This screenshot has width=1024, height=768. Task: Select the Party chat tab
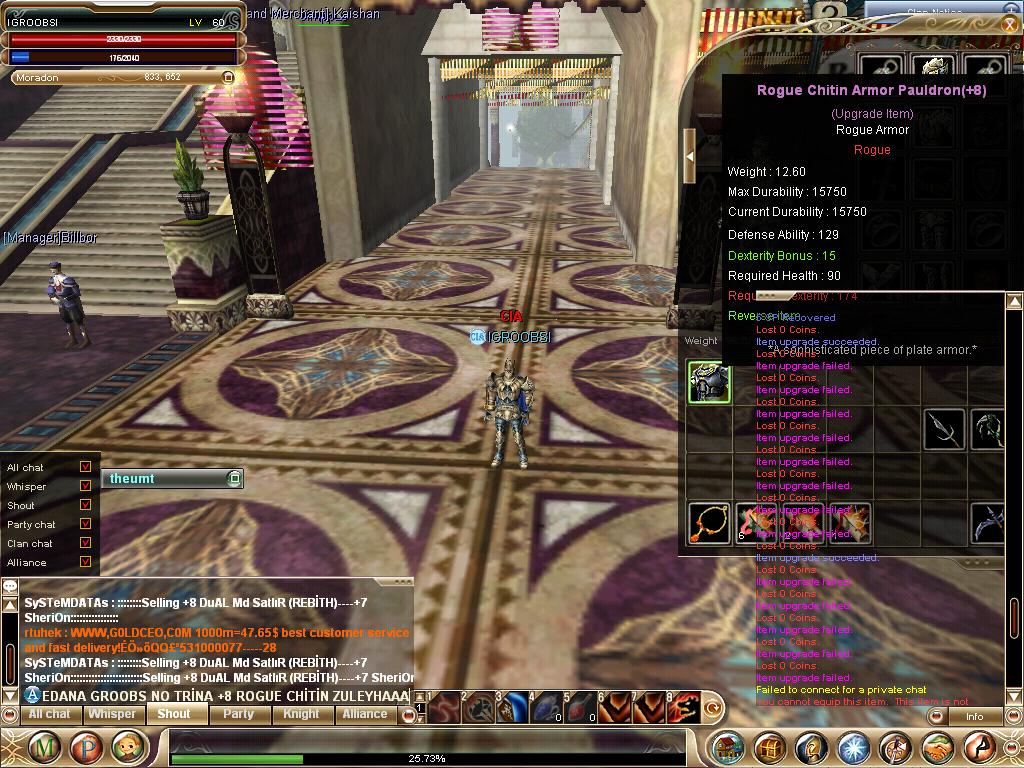point(238,714)
